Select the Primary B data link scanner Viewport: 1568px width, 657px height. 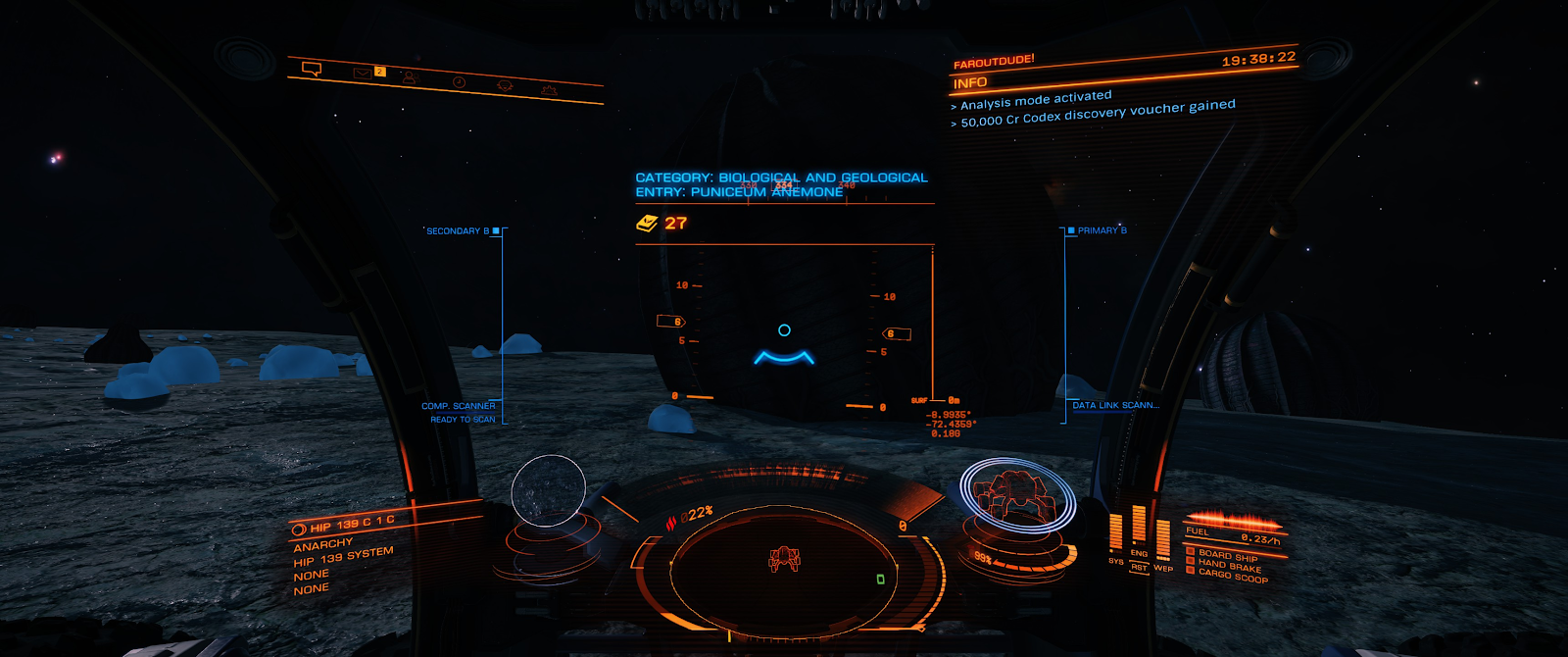point(1102,230)
